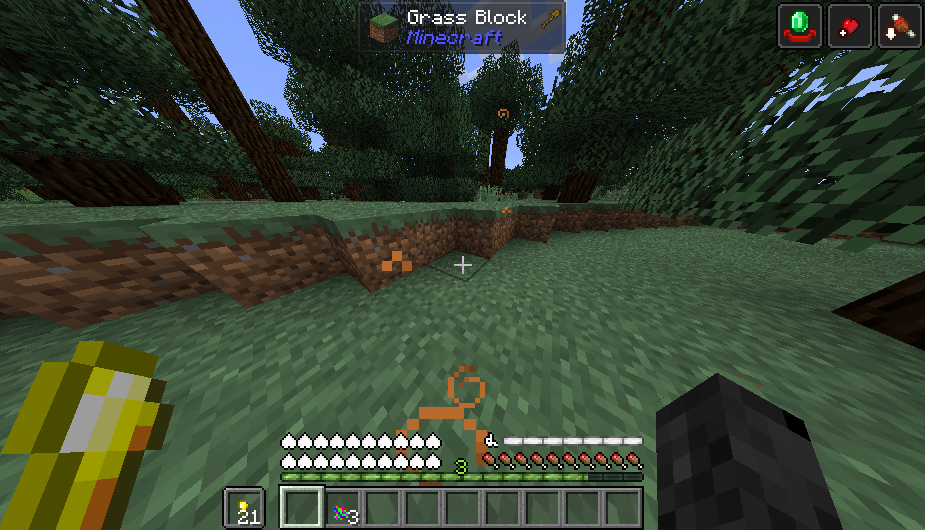
Task: Click the red heart regeneration effect icon
Action: [849, 25]
